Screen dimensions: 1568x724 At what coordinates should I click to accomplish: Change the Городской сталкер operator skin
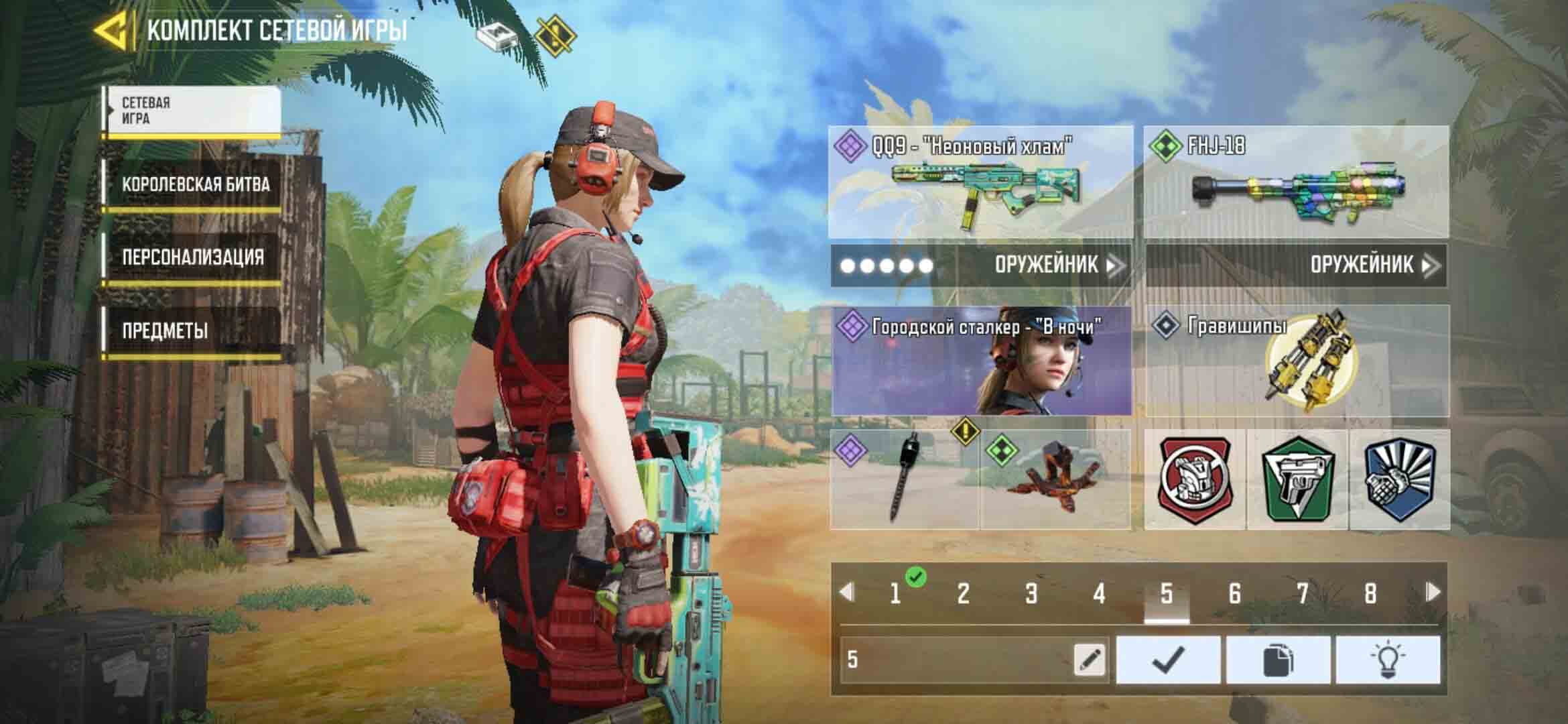click(981, 362)
